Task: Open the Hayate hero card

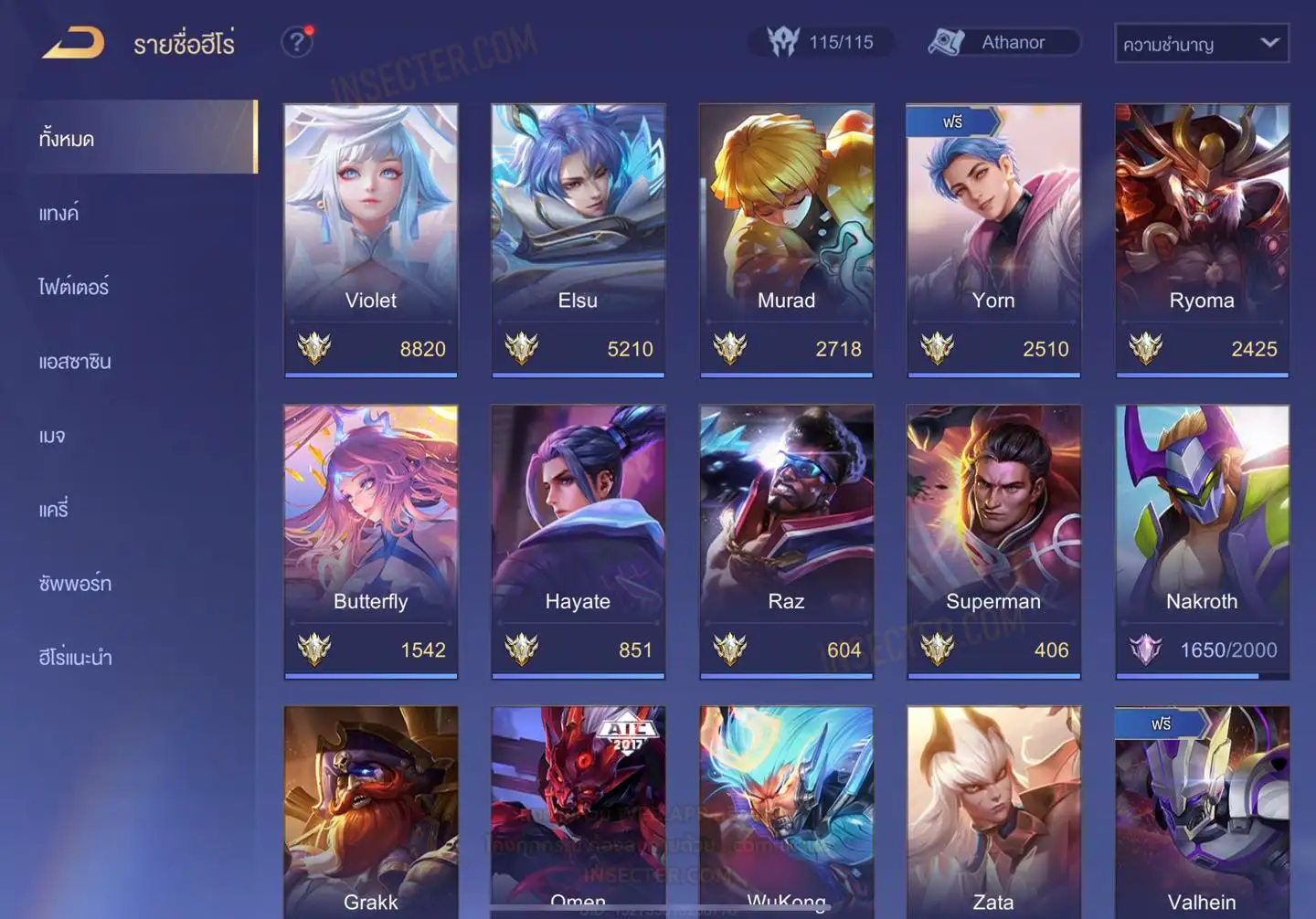Action: click(x=578, y=541)
